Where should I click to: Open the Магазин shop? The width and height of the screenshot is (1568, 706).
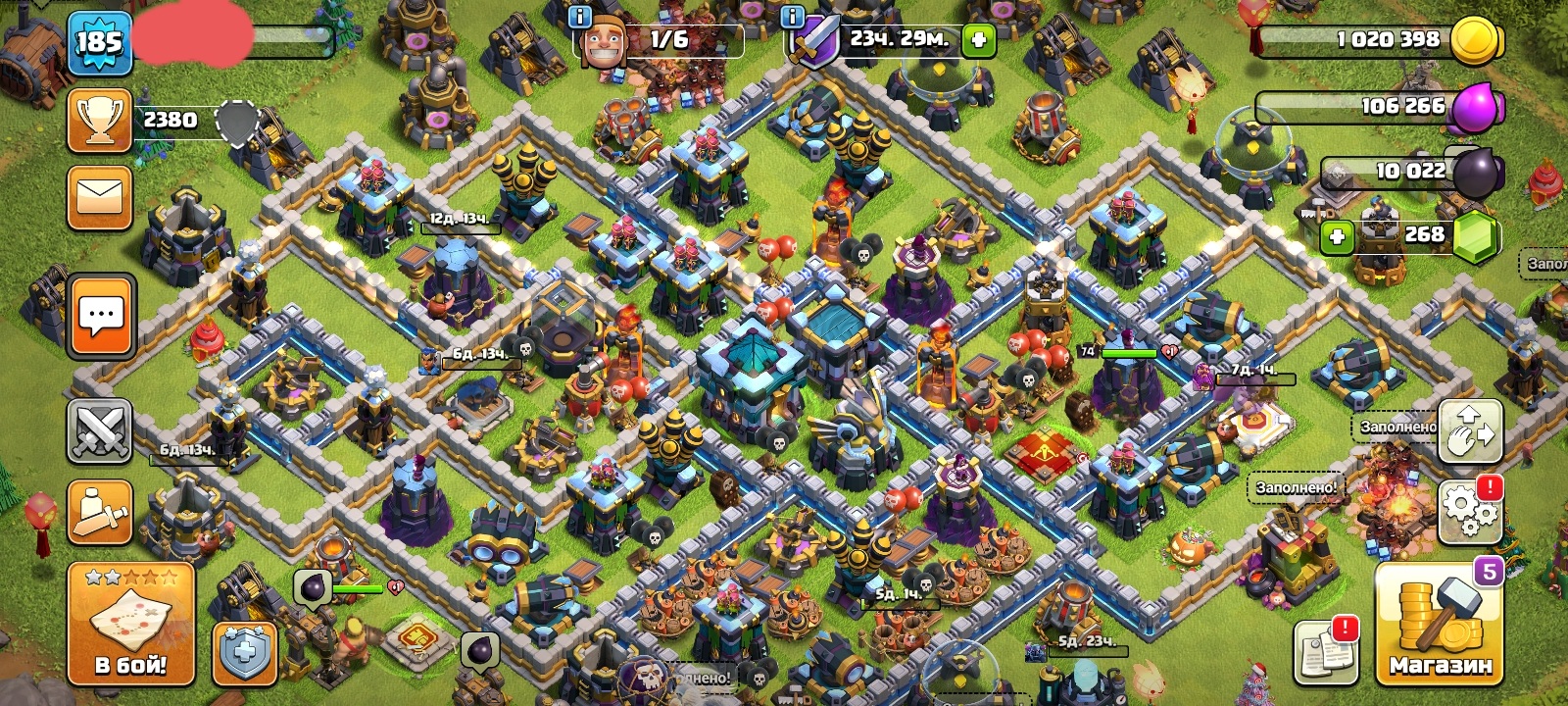point(1439,624)
